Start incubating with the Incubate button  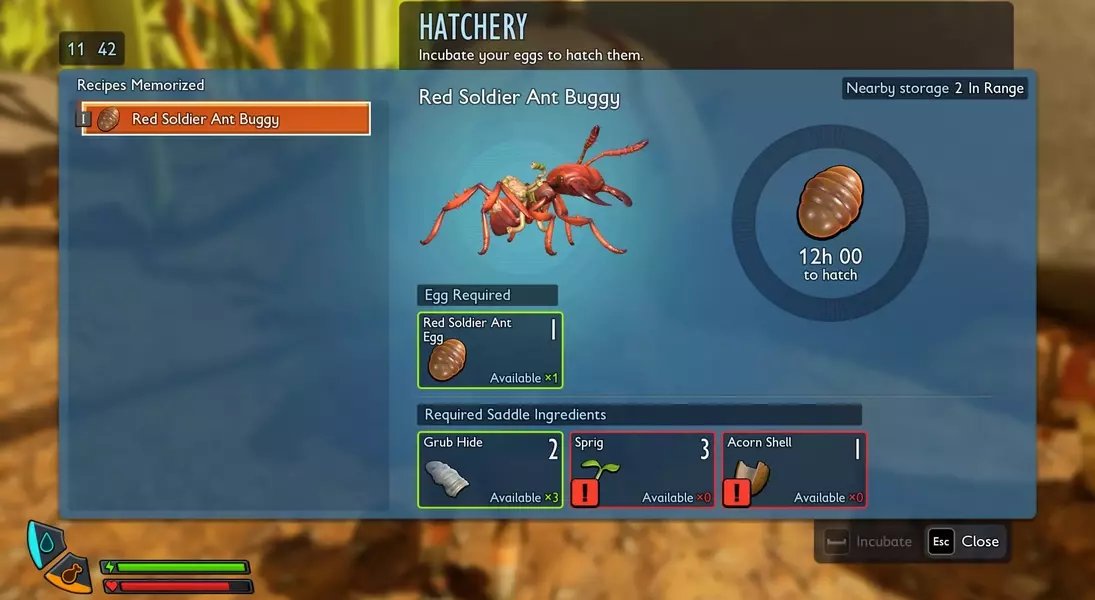coord(868,541)
